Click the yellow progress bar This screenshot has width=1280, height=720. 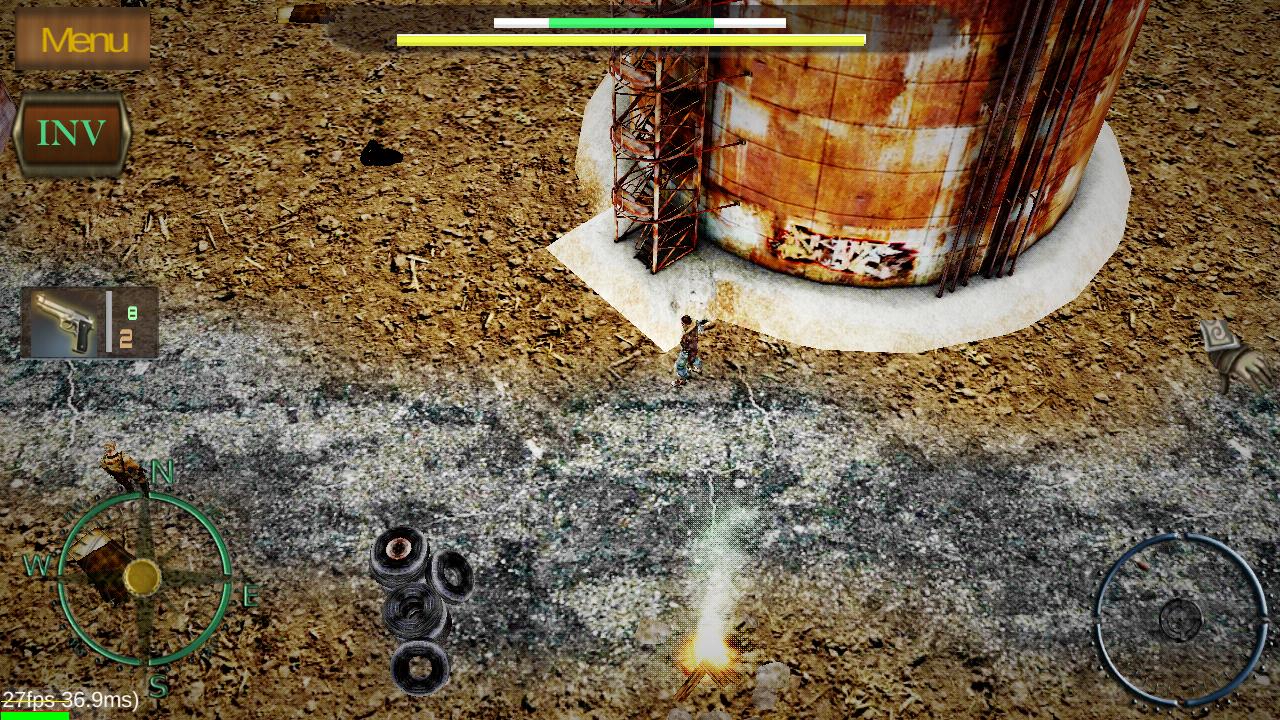click(628, 40)
